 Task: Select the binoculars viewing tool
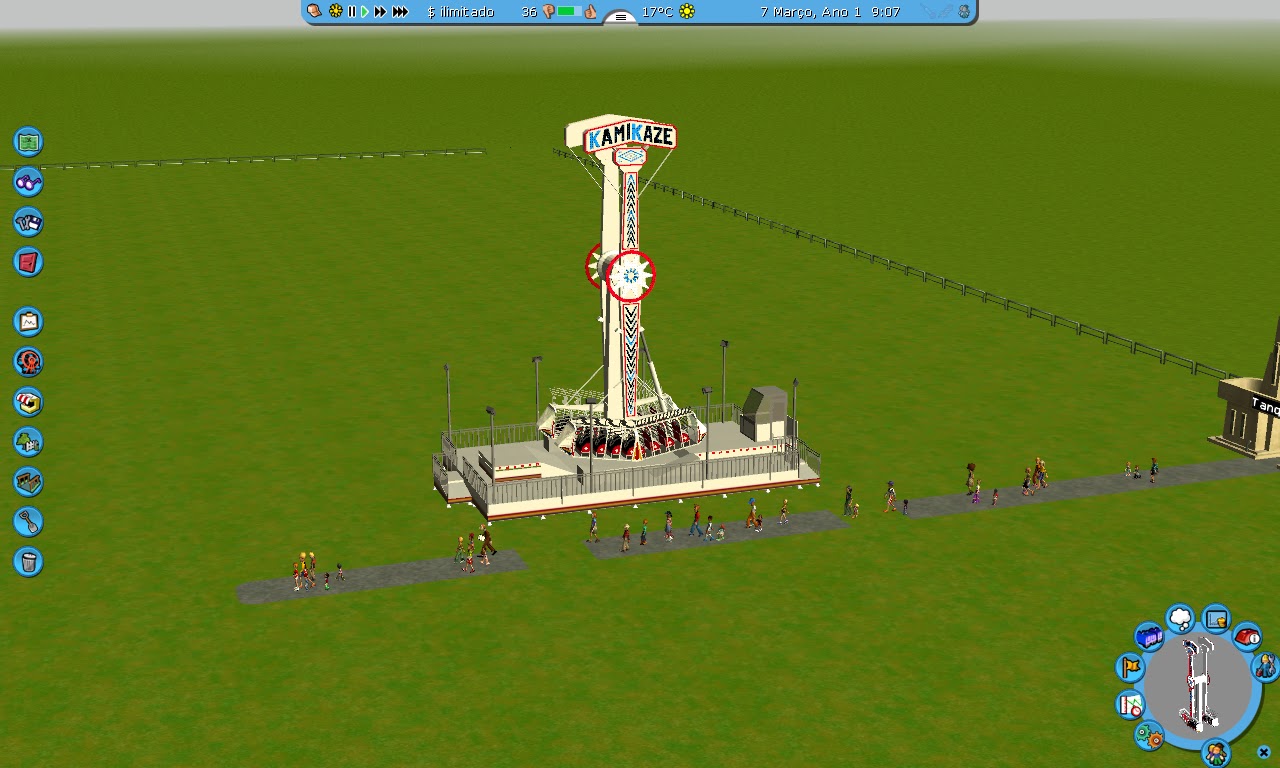(x=28, y=182)
